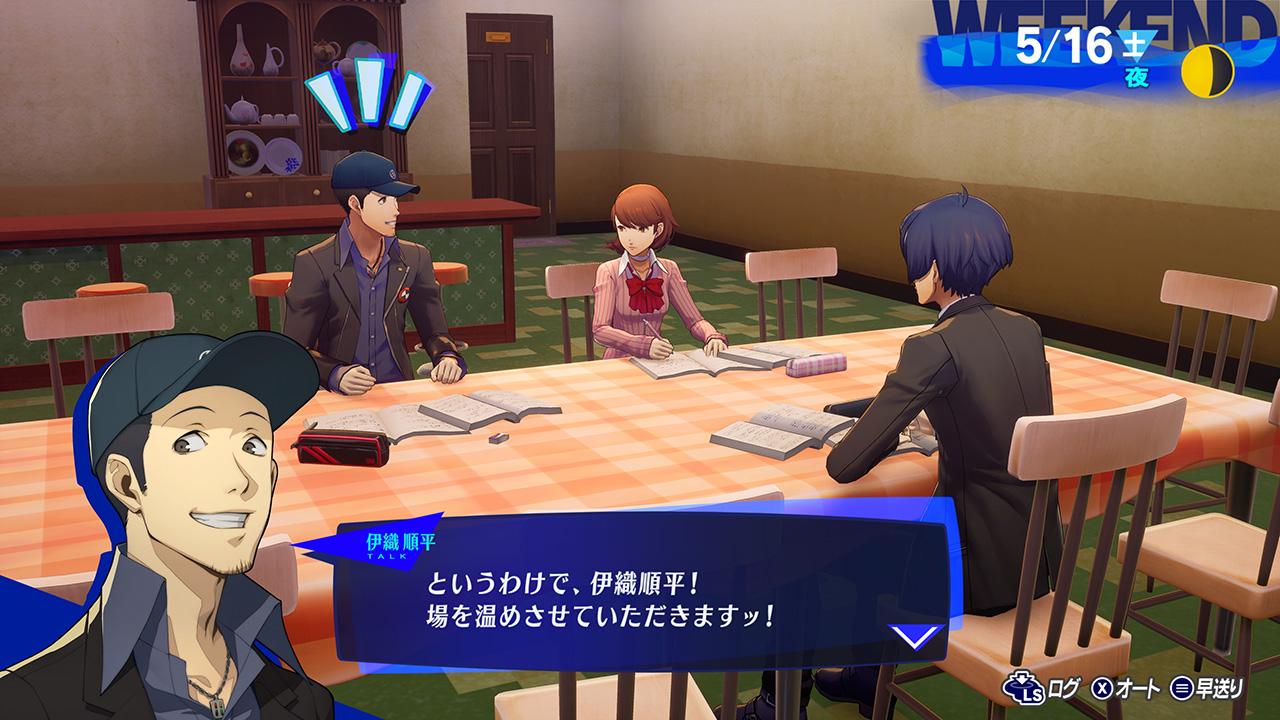Viewport: 1280px width, 720px height.
Task: Click the dialogue advance arrow
Action: 915,636
